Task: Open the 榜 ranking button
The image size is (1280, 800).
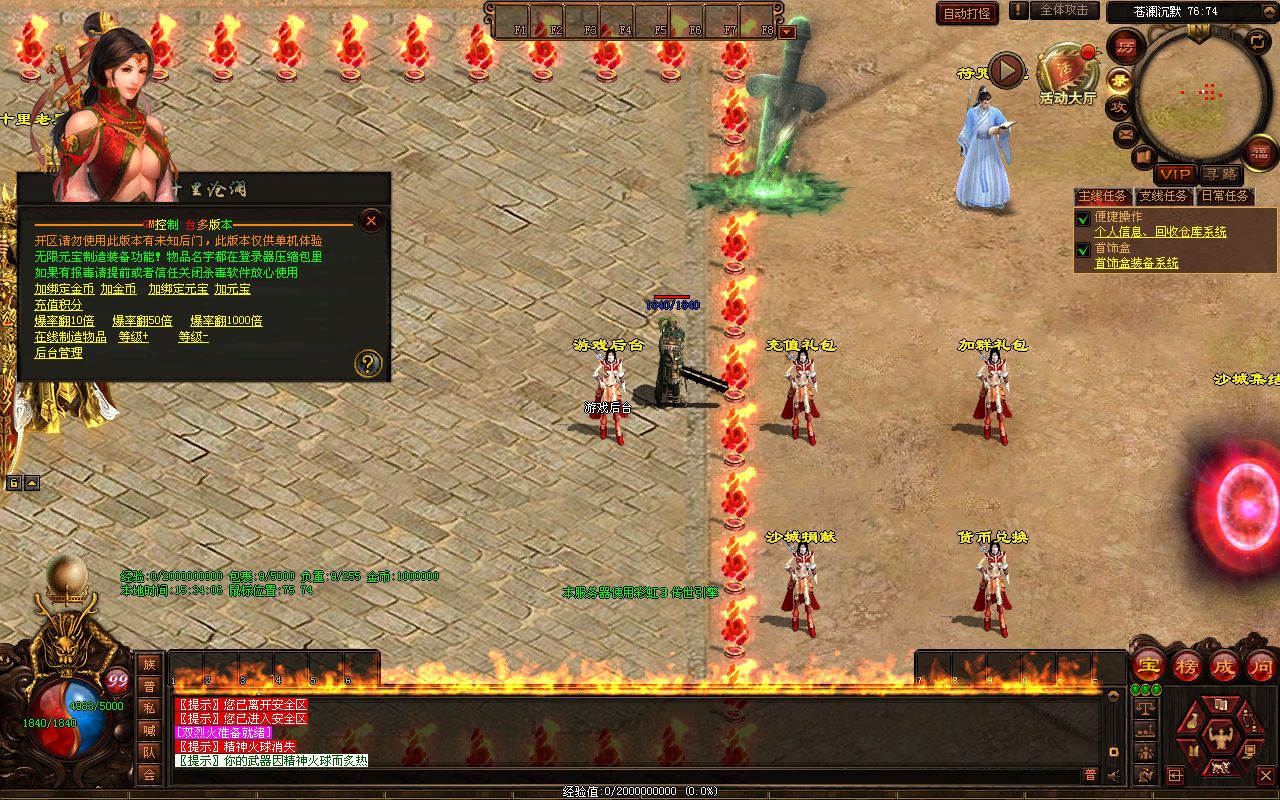Action: 1188,666
